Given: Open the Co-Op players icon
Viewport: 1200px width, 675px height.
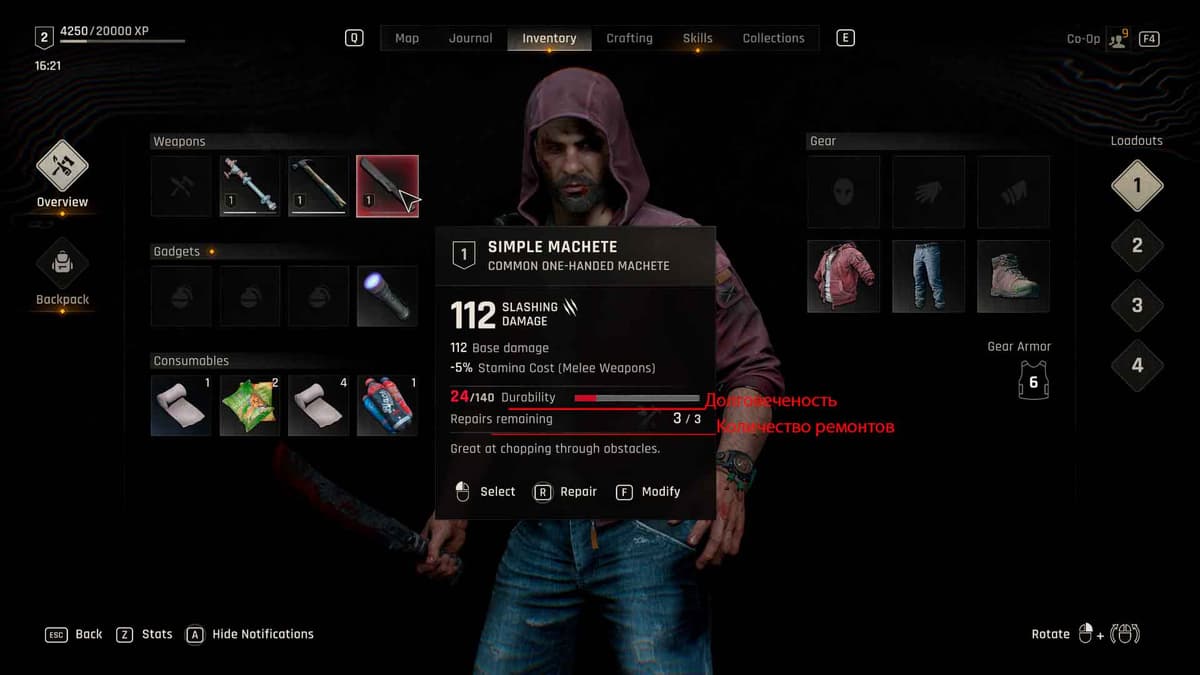Looking at the screenshot, I should (1117, 39).
